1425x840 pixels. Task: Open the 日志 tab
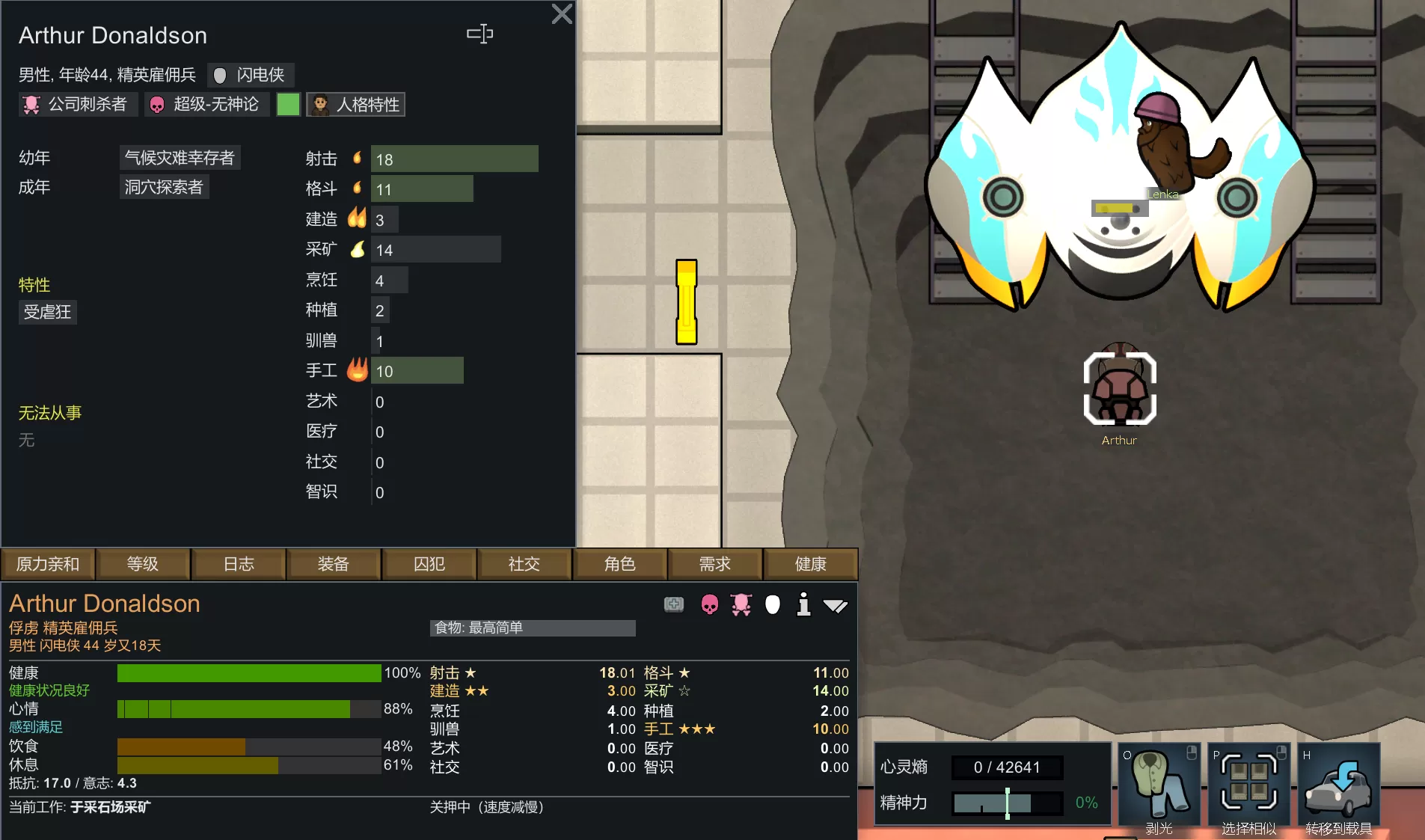[239, 564]
